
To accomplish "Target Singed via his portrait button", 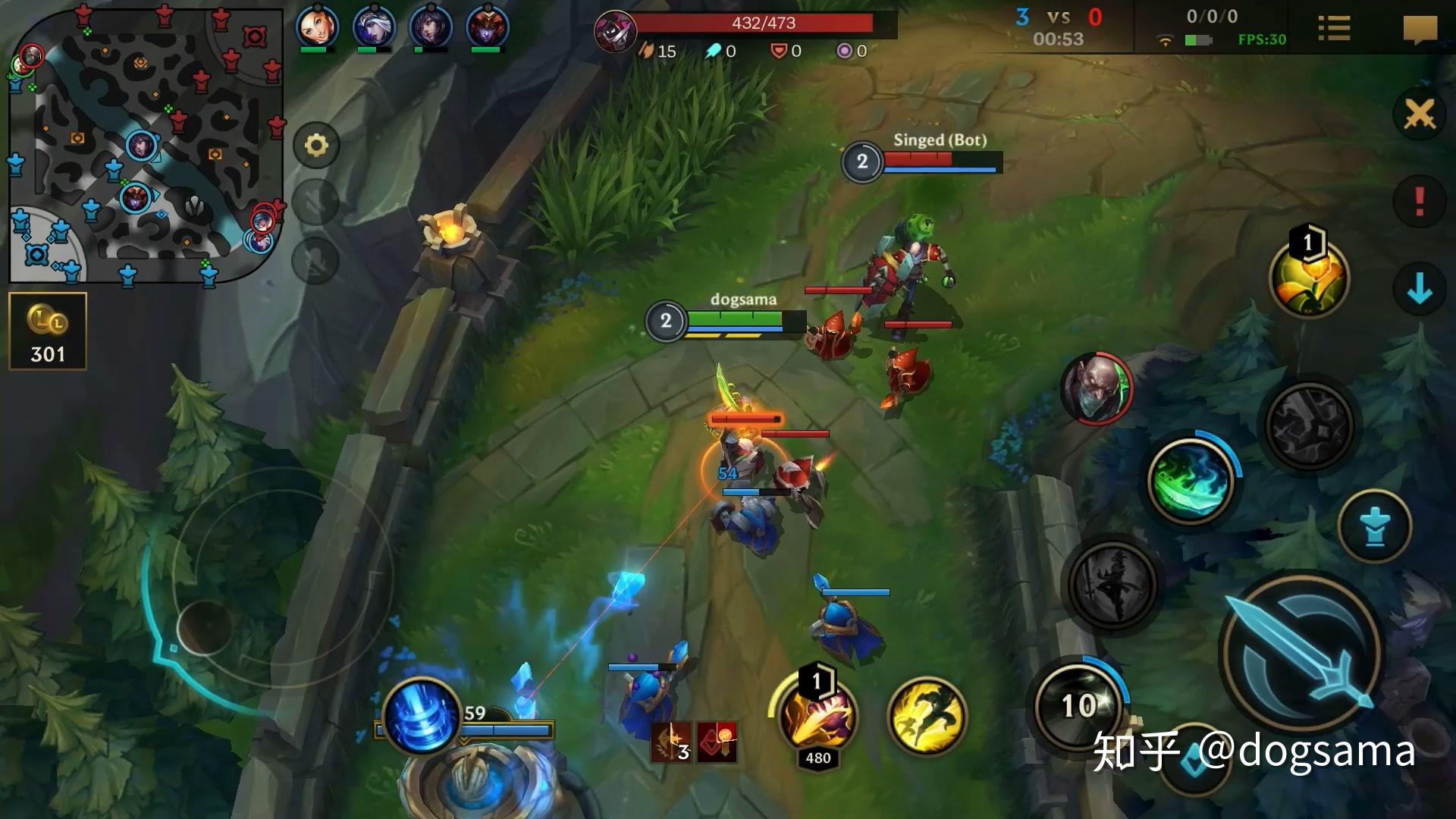I will [1096, 388].
